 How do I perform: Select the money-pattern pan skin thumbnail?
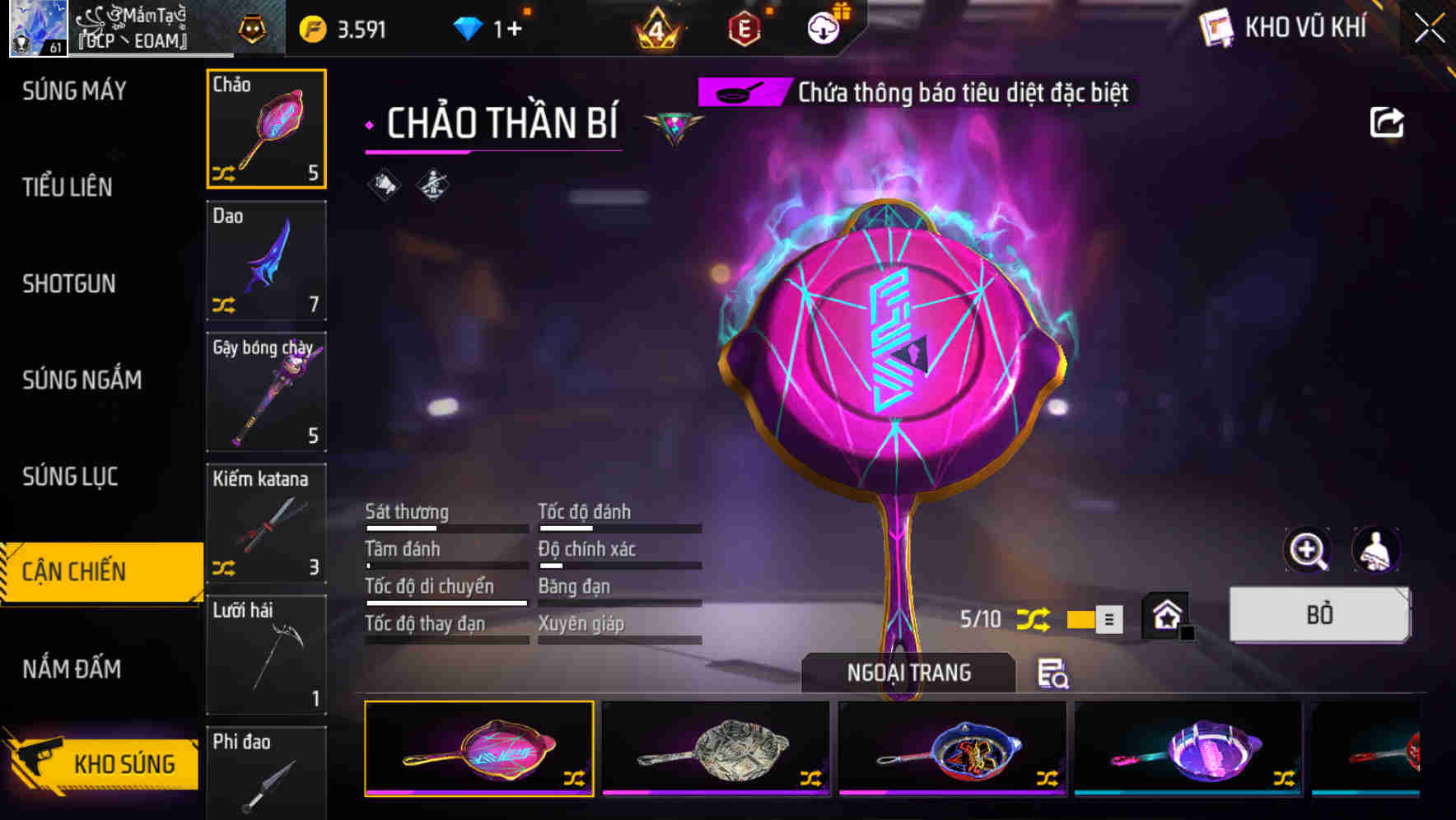(715, 749)
